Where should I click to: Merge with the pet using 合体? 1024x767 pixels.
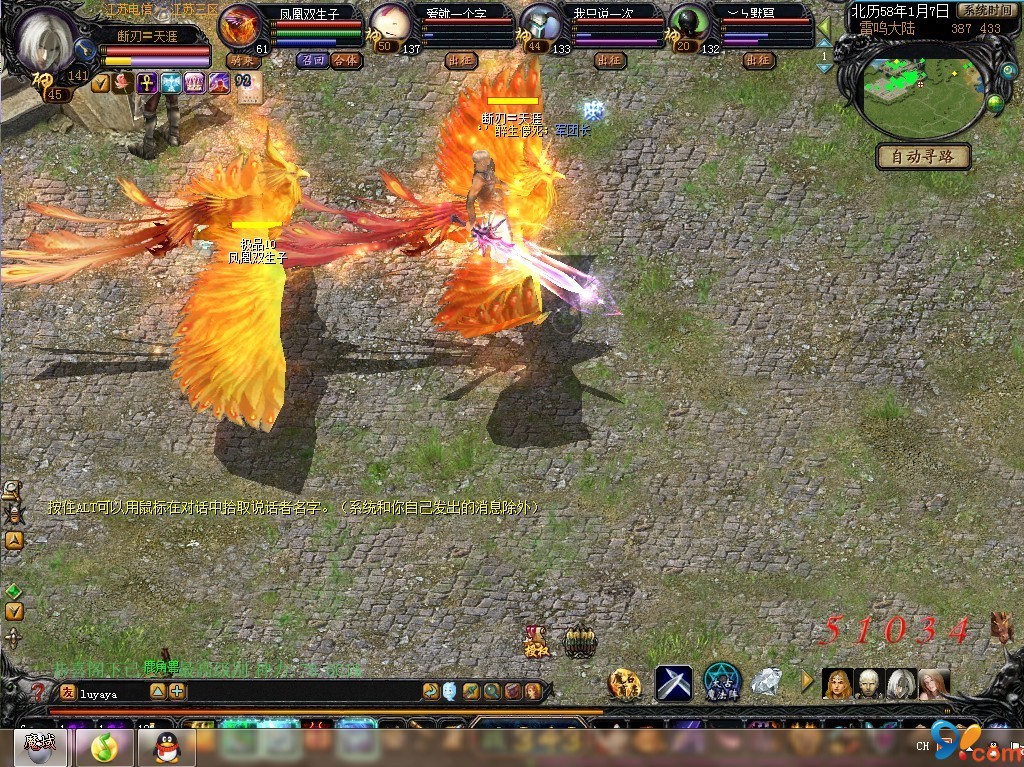(x=346, y=61)
